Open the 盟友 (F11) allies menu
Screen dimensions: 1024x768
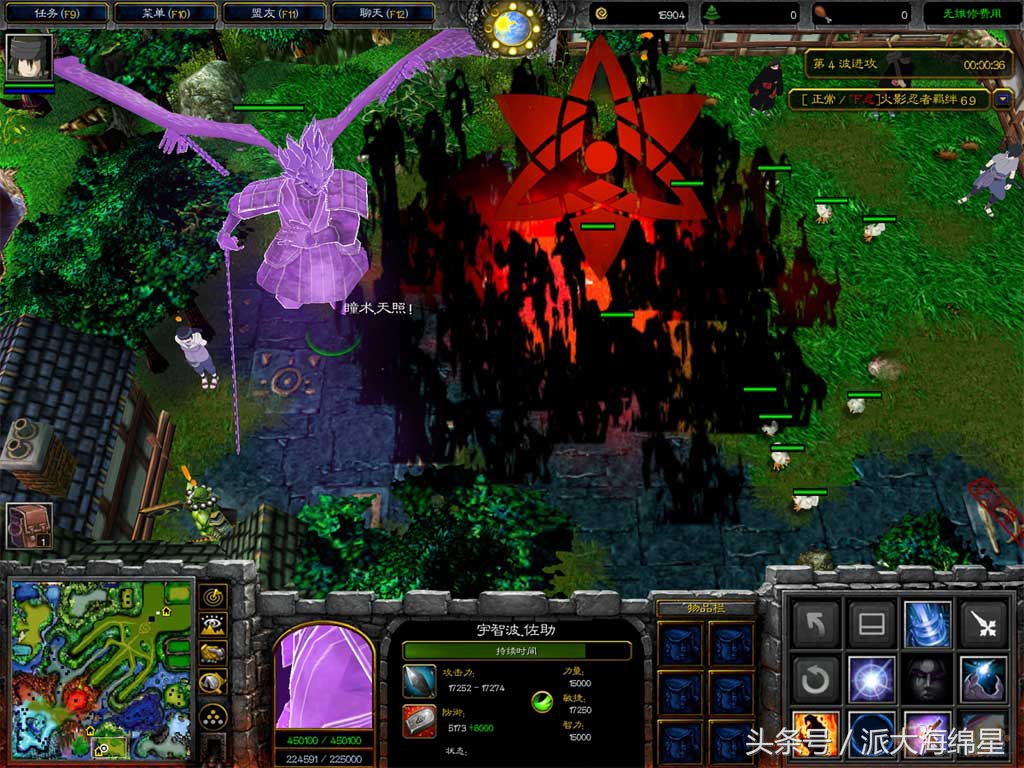click(273, 13)
